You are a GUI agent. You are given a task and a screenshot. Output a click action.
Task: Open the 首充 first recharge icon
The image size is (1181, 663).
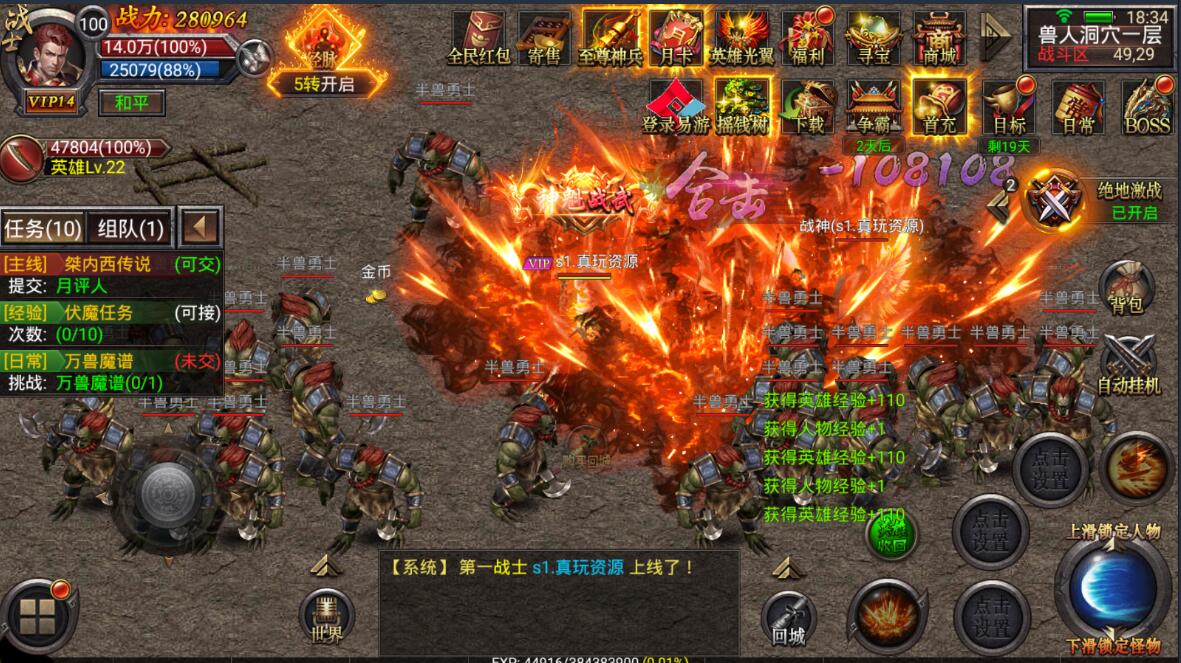click(939, 106)
